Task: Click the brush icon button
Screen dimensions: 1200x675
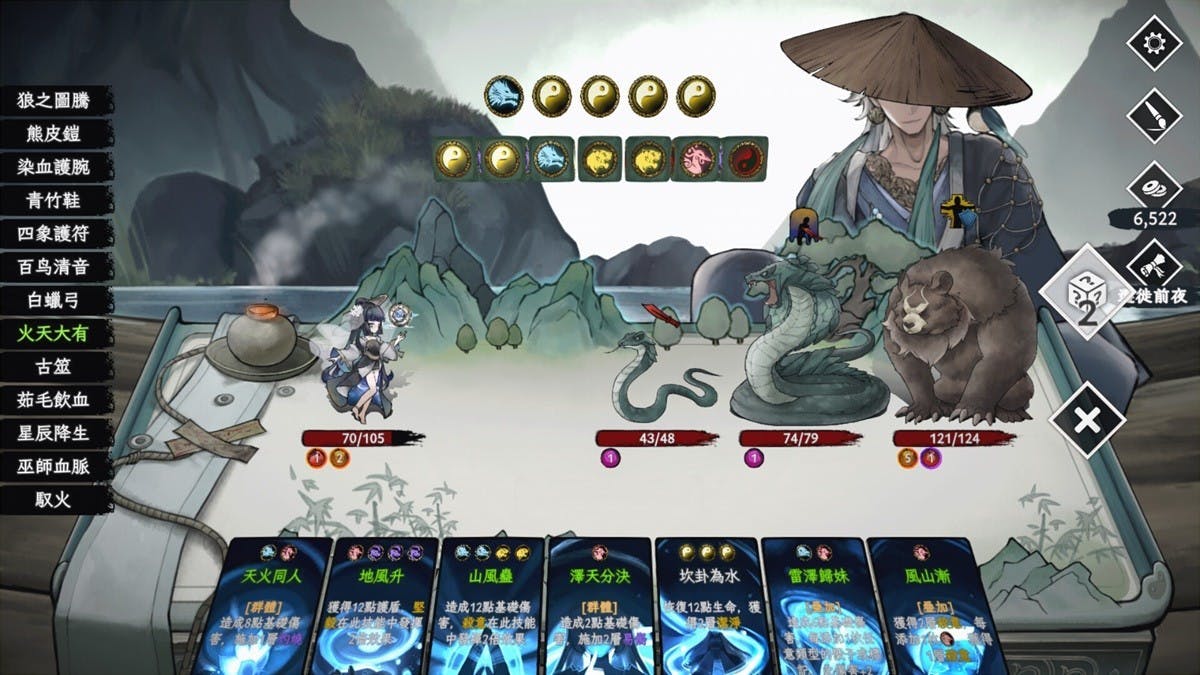Action: pos(1154,115)
